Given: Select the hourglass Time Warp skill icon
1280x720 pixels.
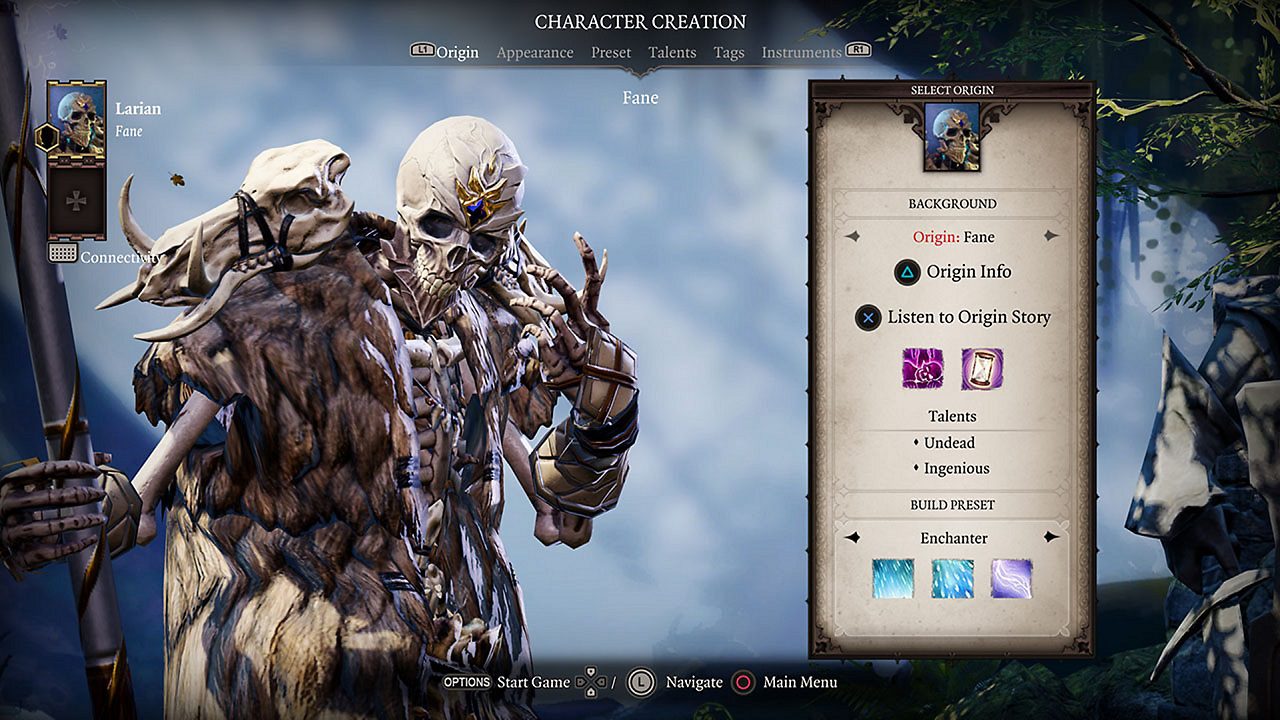Looking at the screenshot, I should click(981, 369).
